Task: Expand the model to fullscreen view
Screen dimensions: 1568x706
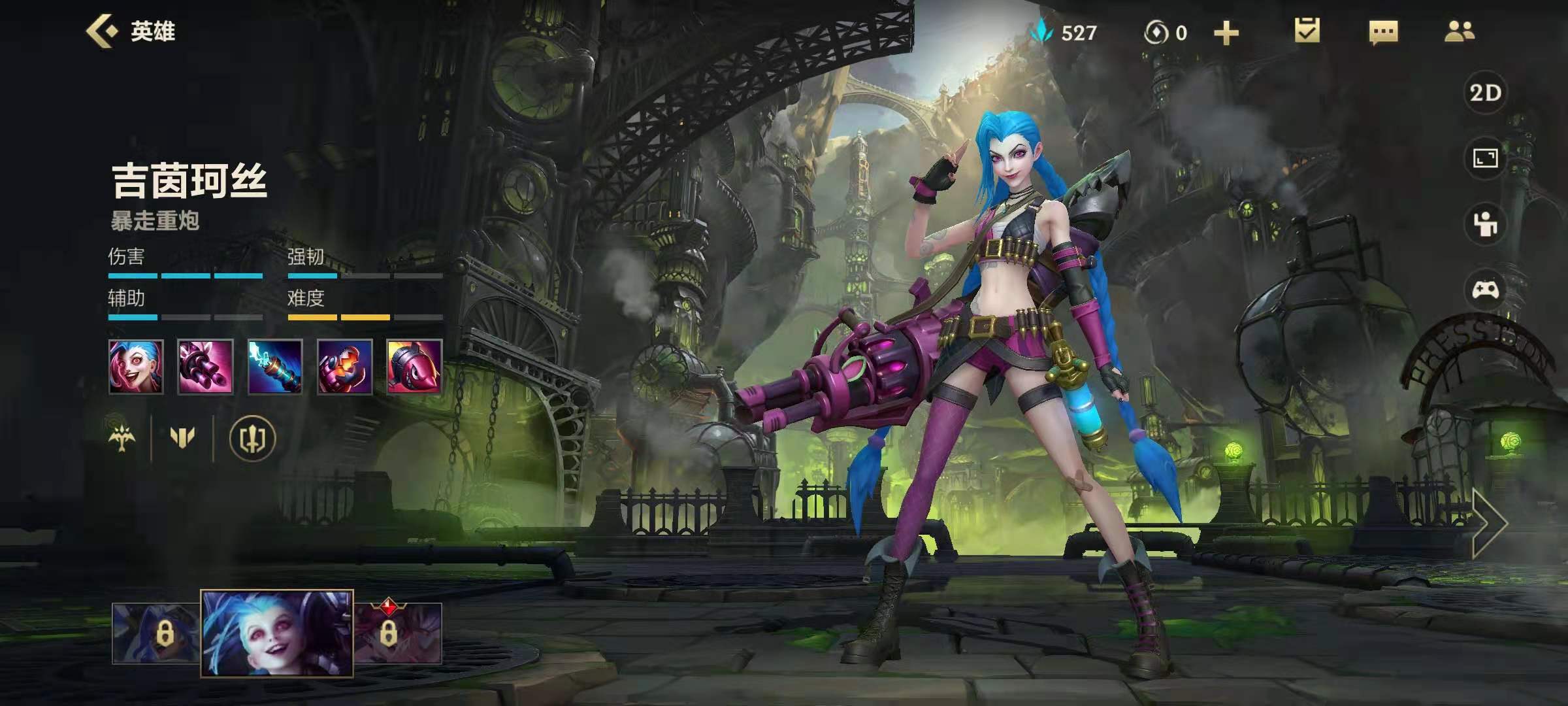Action: 1485,158
